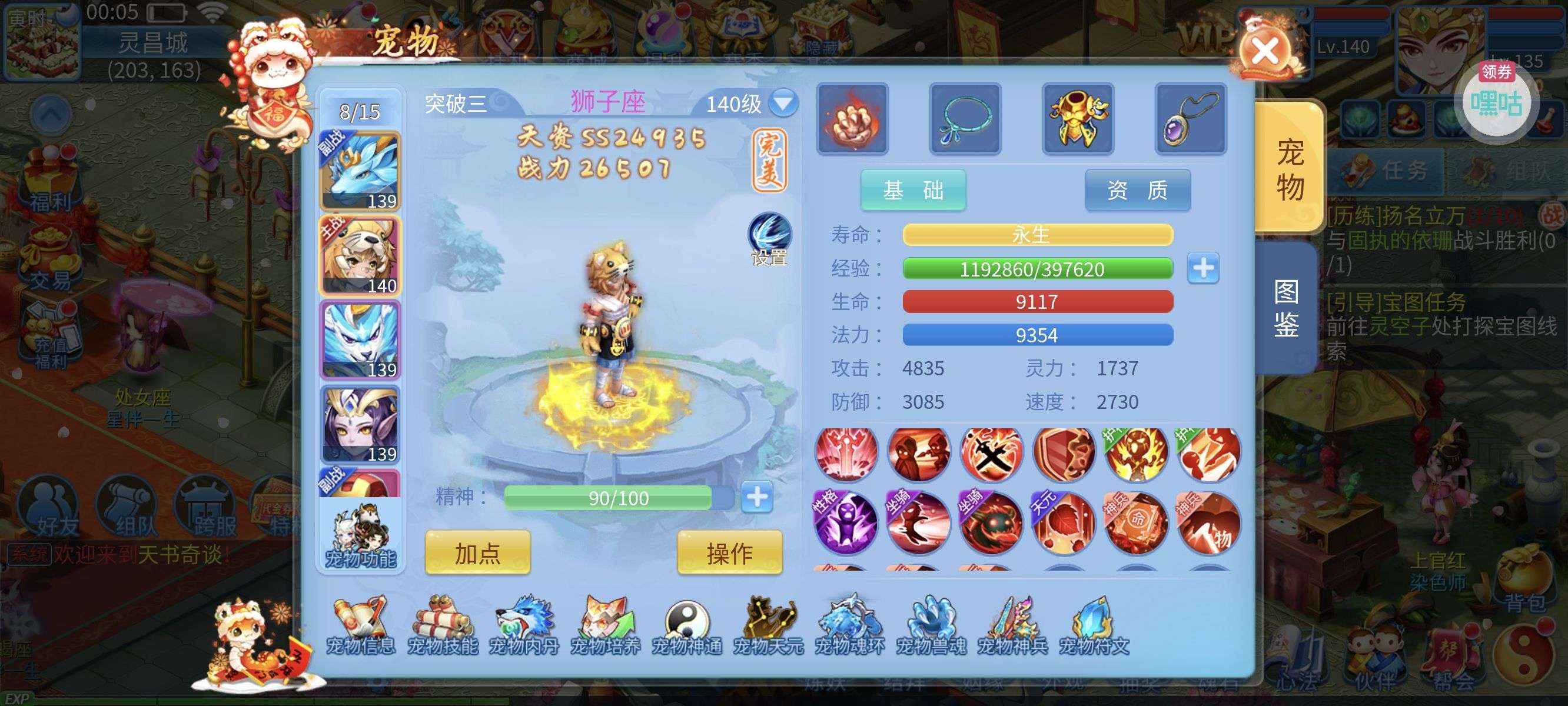Open the 图鉴 side tab
Screen dimensions: 1568x706
click(x=1285, y=308)
